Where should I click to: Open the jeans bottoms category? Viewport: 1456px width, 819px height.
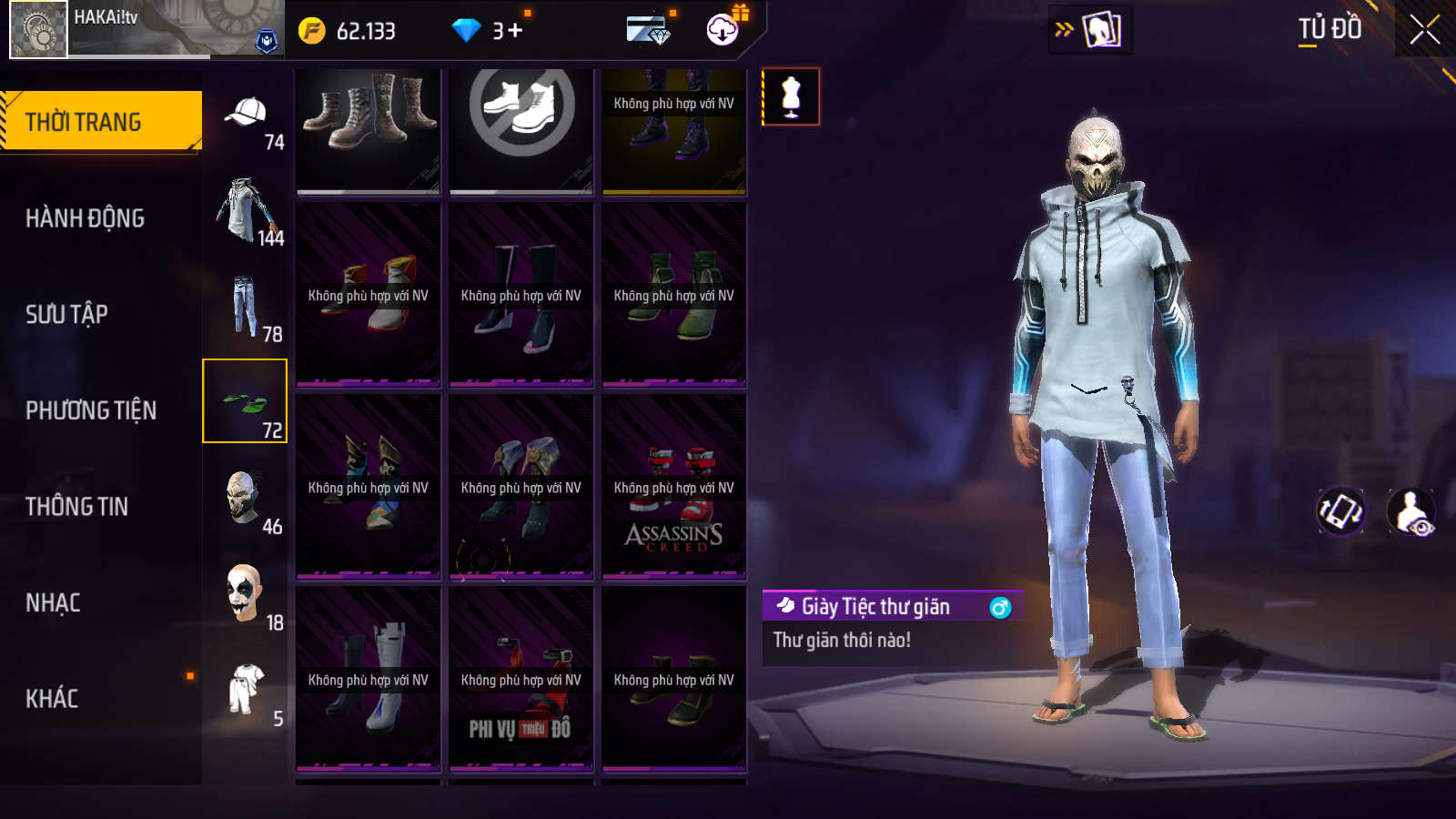coord(246,307)
